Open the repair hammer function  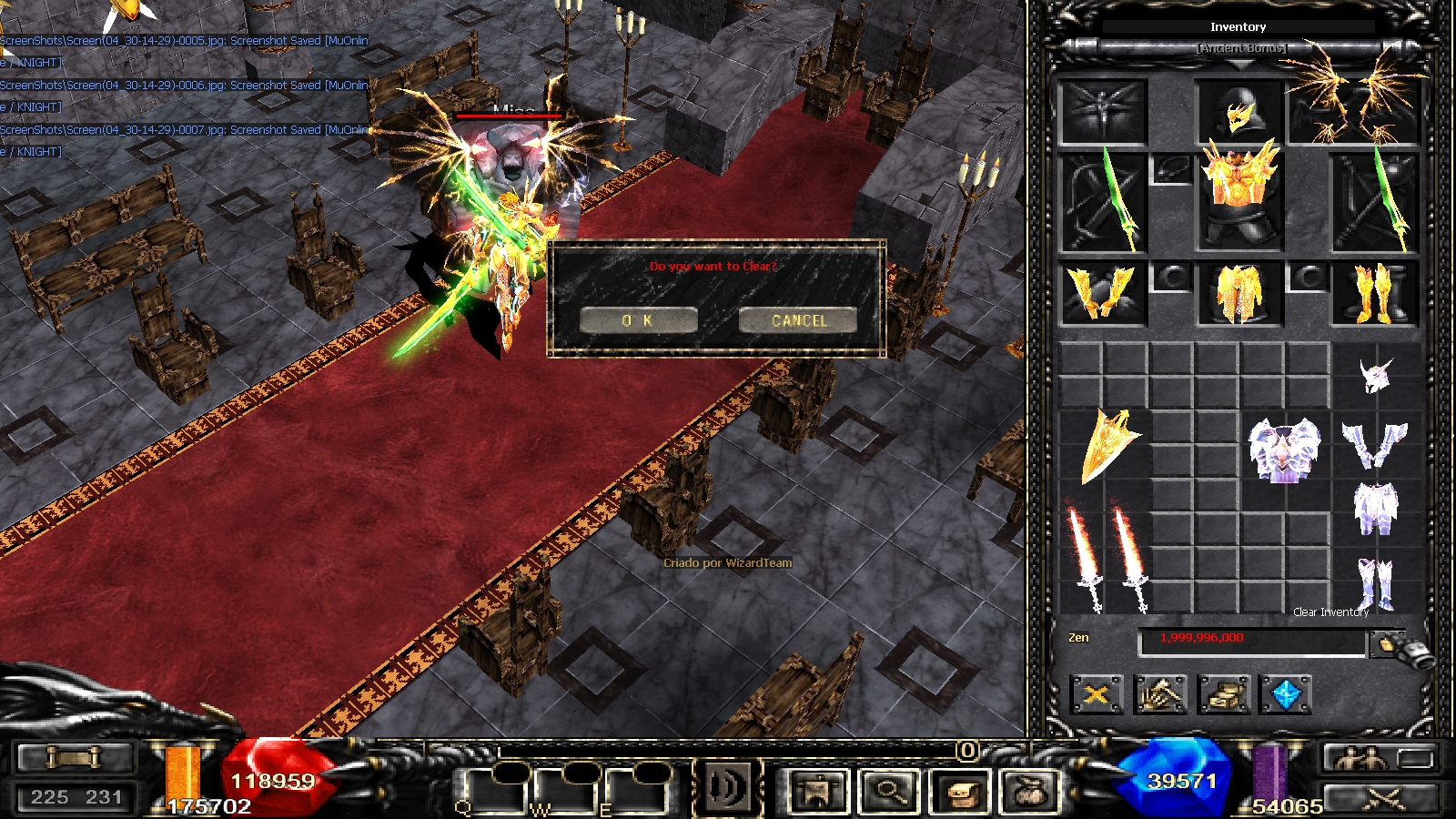coord(1160,695)
